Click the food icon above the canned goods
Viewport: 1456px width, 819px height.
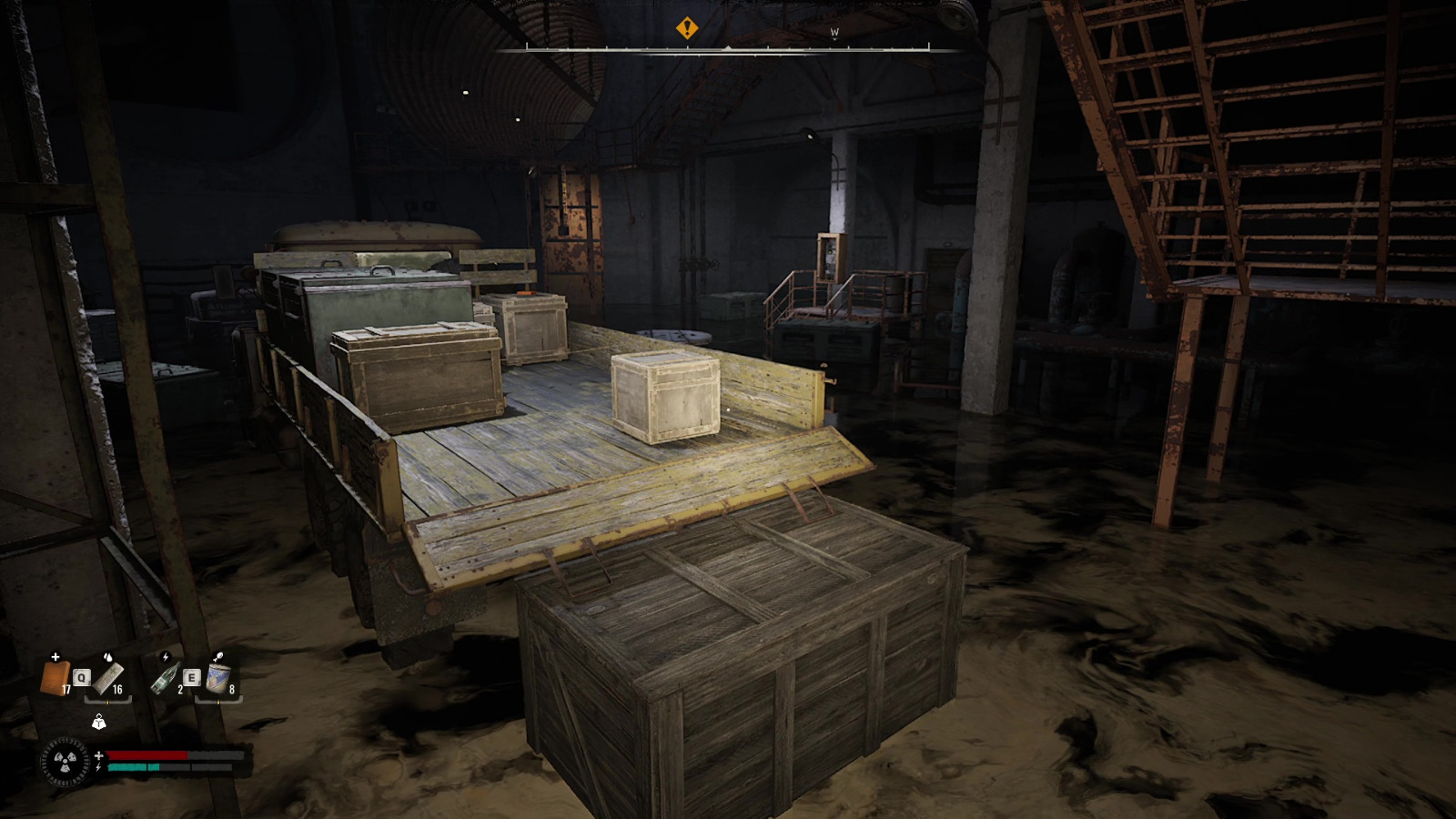pyautogui.click(x=219, y=657)
